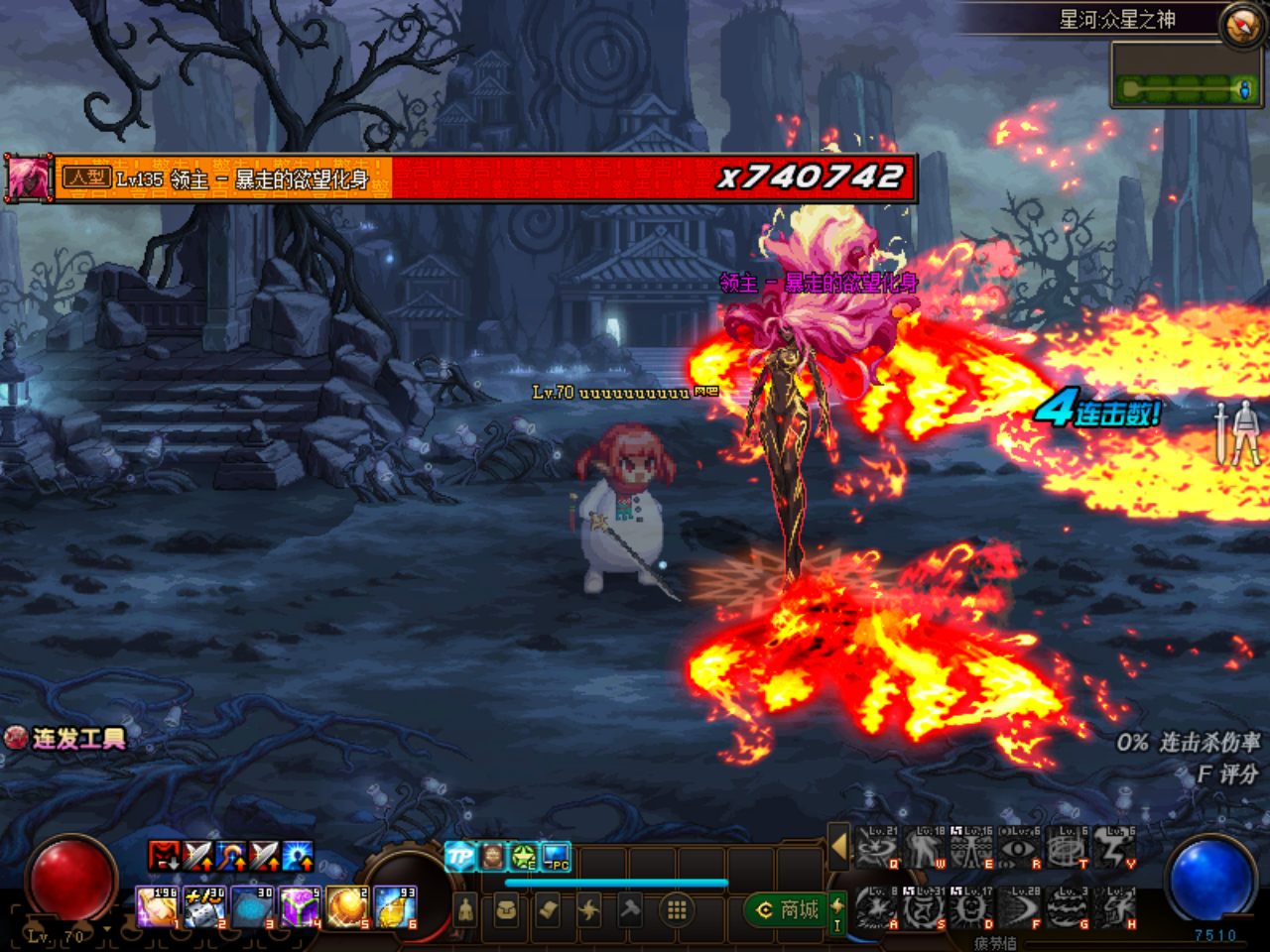Select the meditating character icon in bottom bar
The image size is (1270, 952).
[466, 910]
